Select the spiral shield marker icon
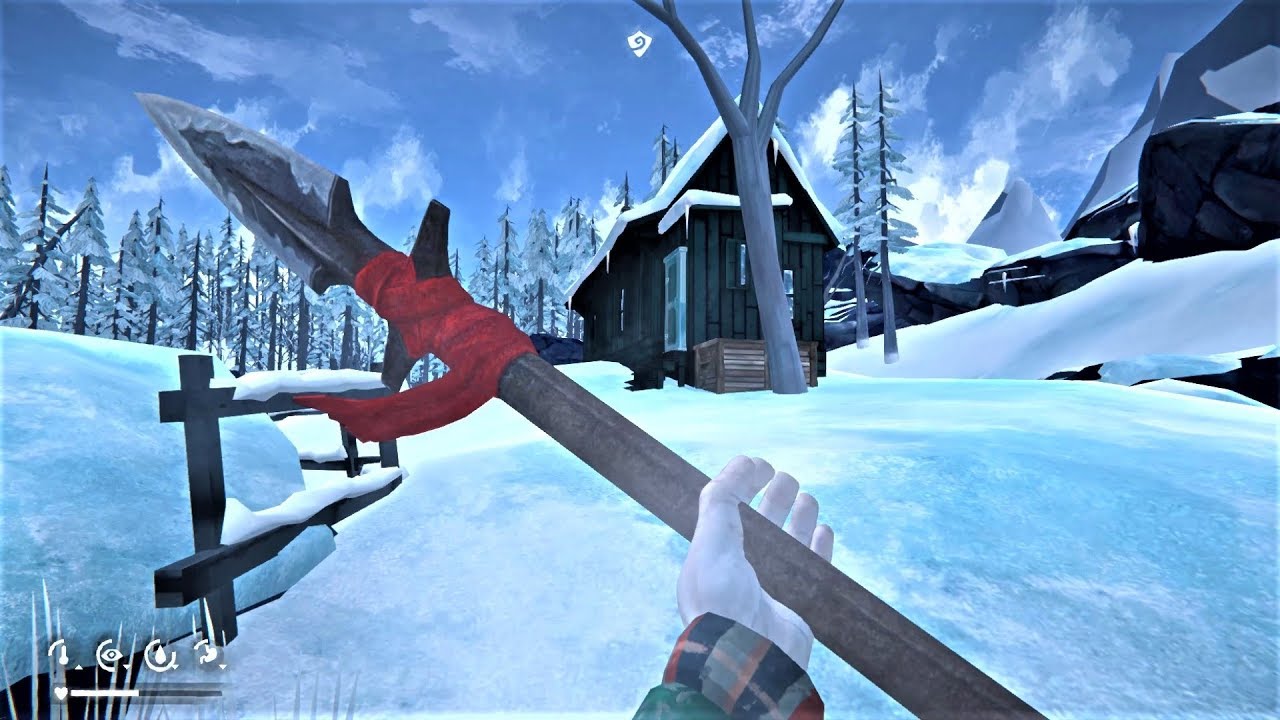This screenshot has height=720, width=1280. tap(637, 43)
